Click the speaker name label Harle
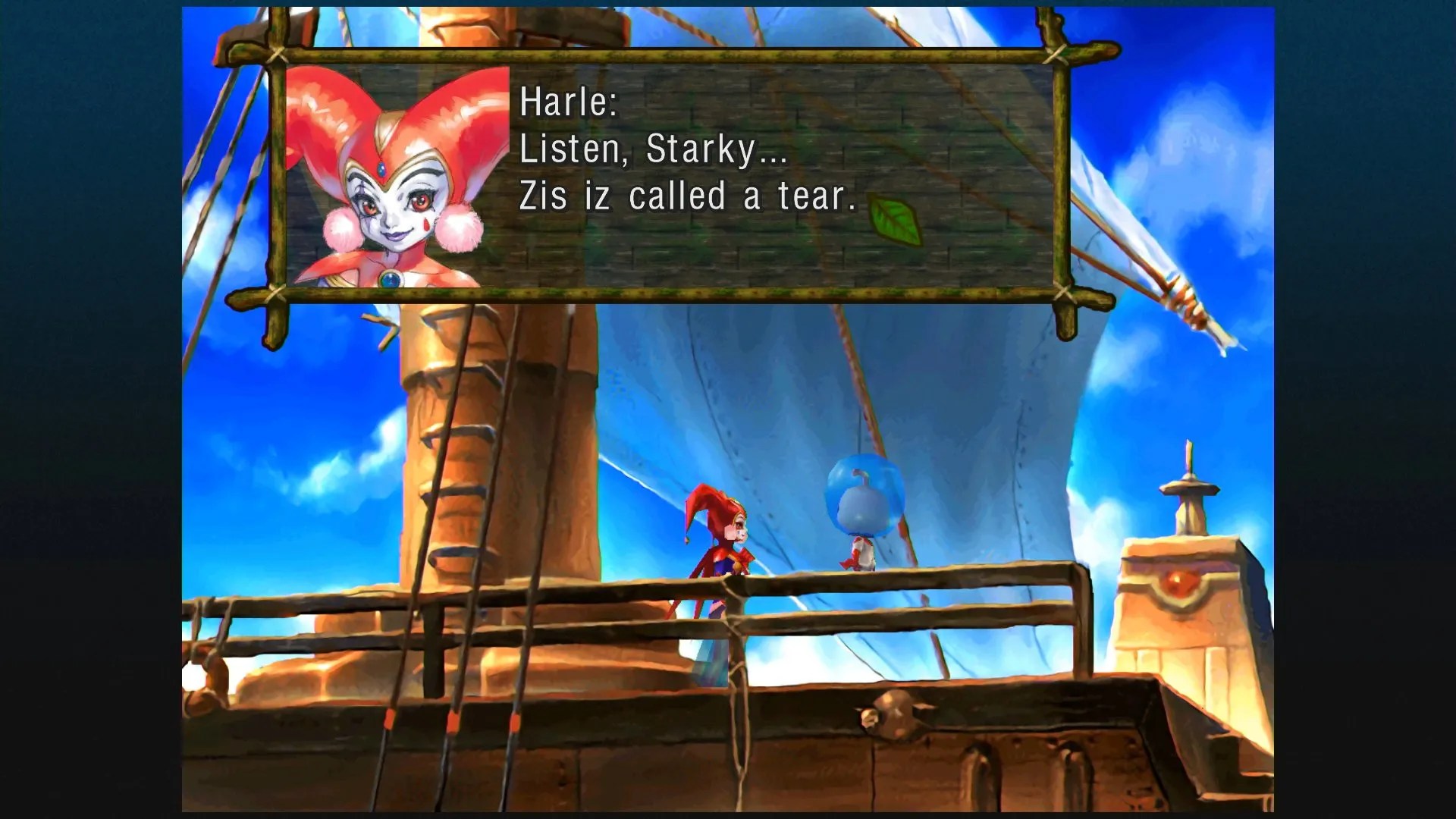Screen dimensions: 1456x819 tap(566, 104)
